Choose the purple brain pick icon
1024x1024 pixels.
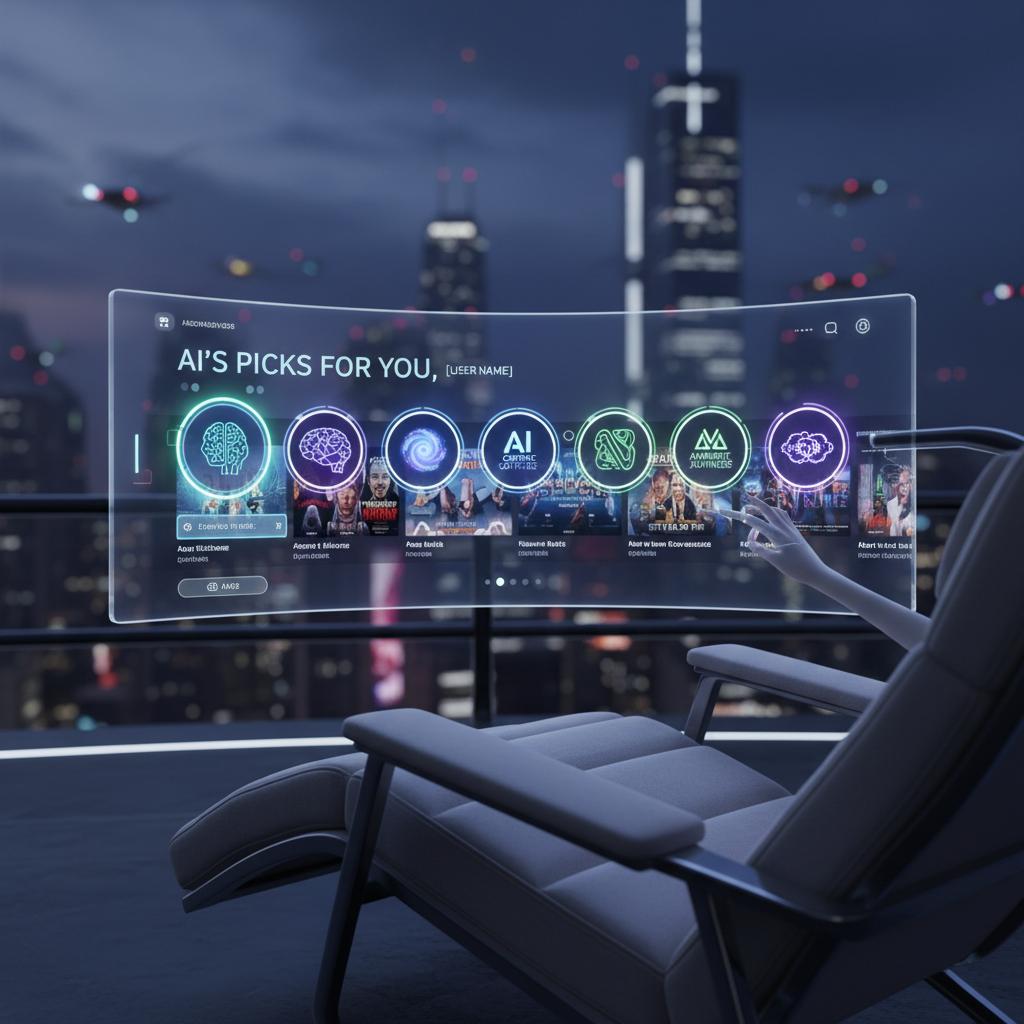[325, 449]
